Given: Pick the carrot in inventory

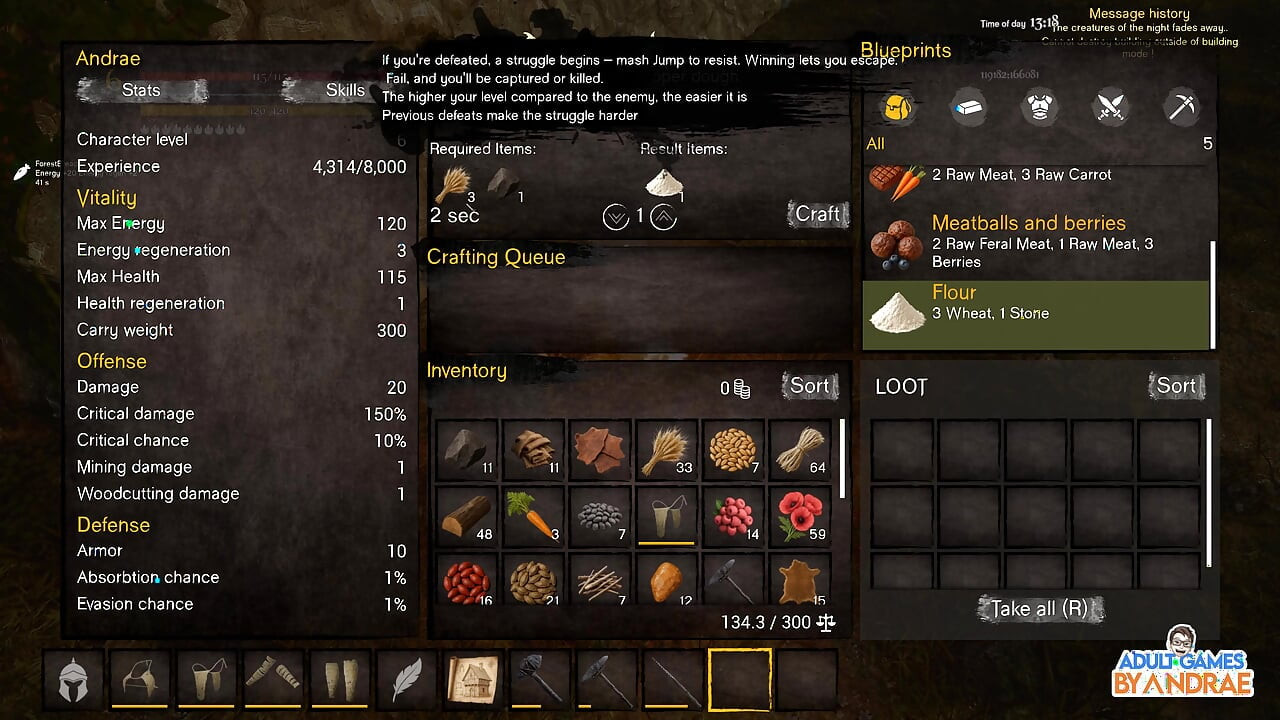Looking at the screenshot, I should 533,516.
